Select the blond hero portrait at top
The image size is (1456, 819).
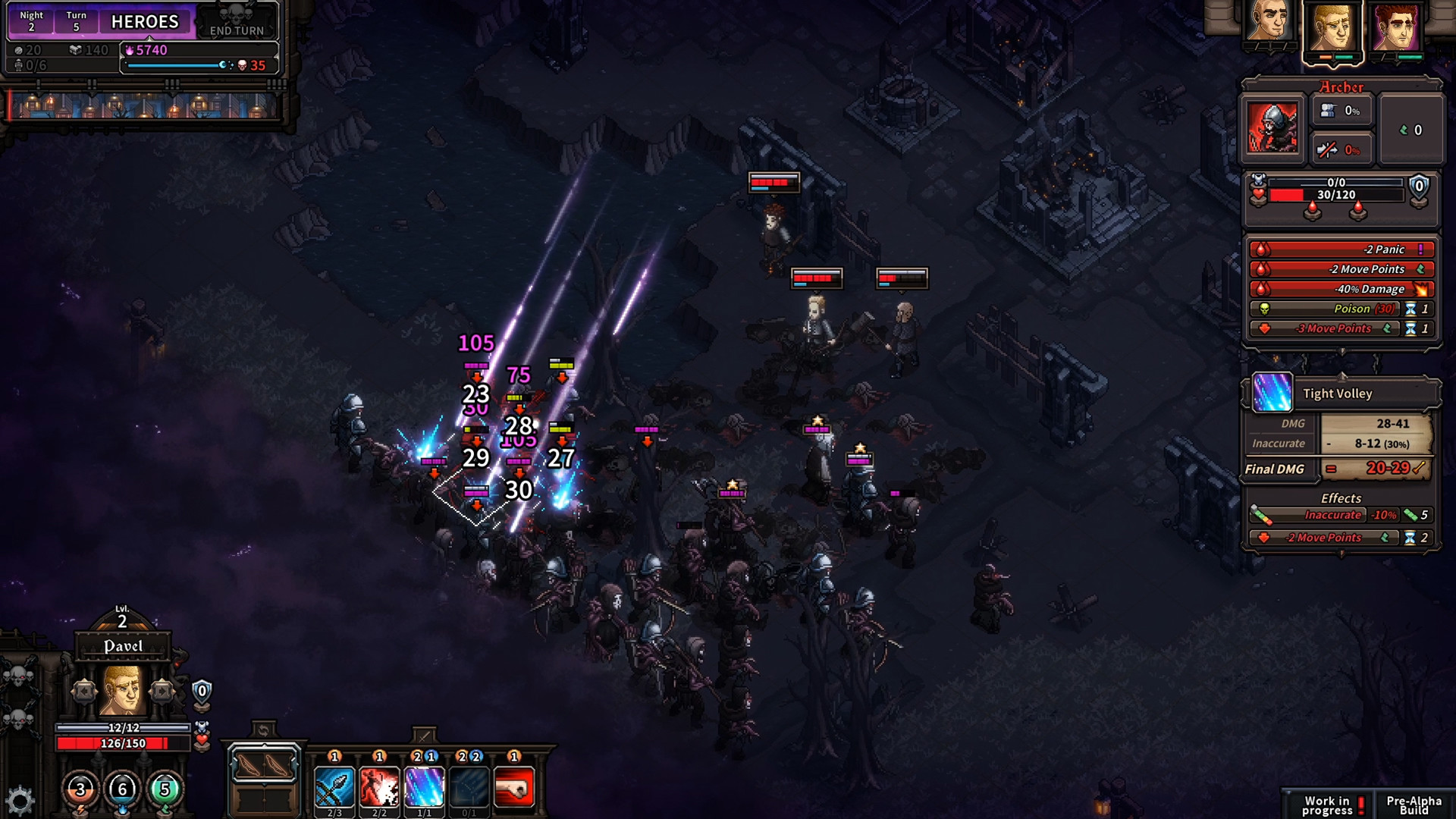1332,27
